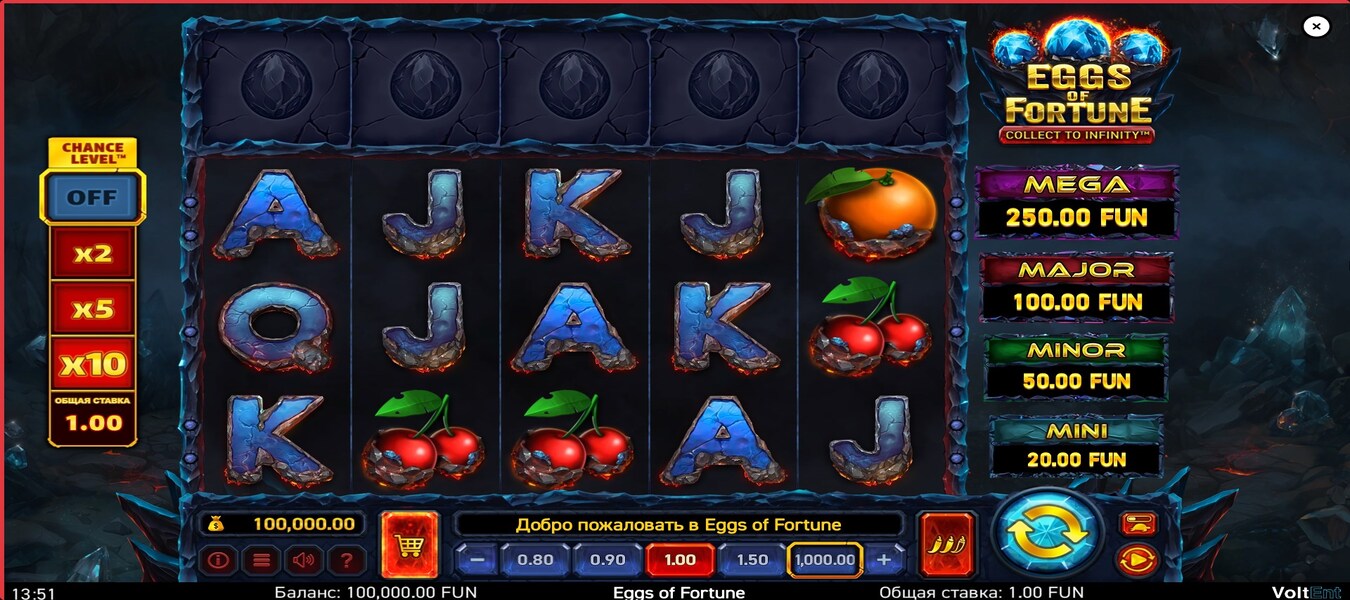The image size is (1350, 600).
Task: Start autoplay with the small play button
Action: point(1137,560)
